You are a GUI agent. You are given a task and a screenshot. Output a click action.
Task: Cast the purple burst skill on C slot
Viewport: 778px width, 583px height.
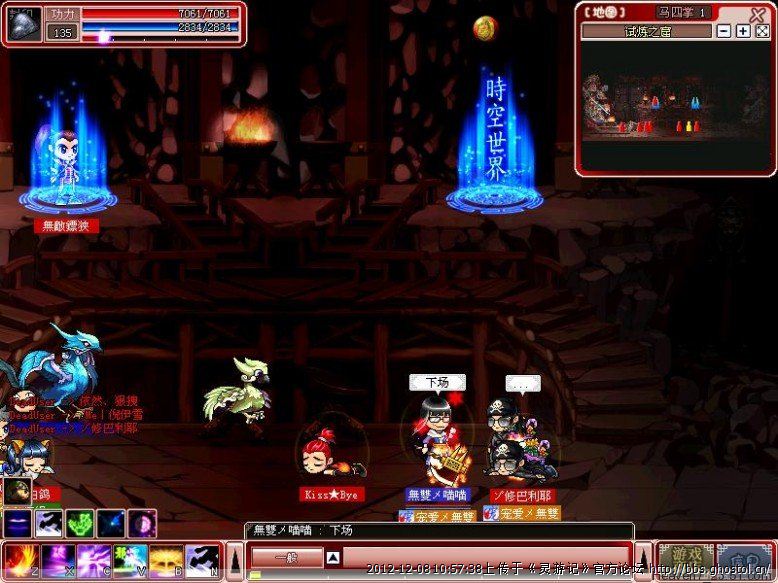point(94,559)
